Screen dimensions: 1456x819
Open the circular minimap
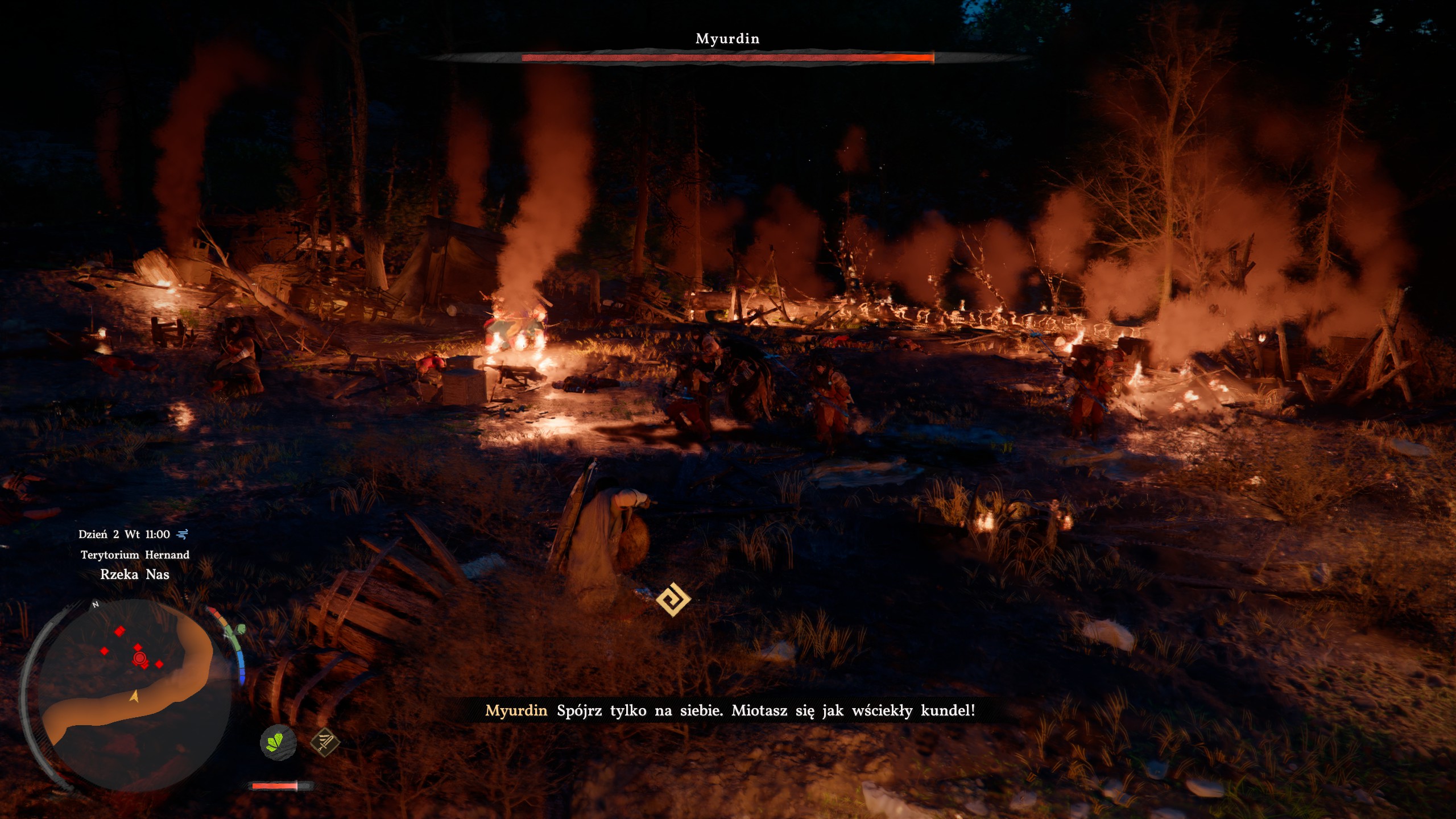tap(126, 694)
